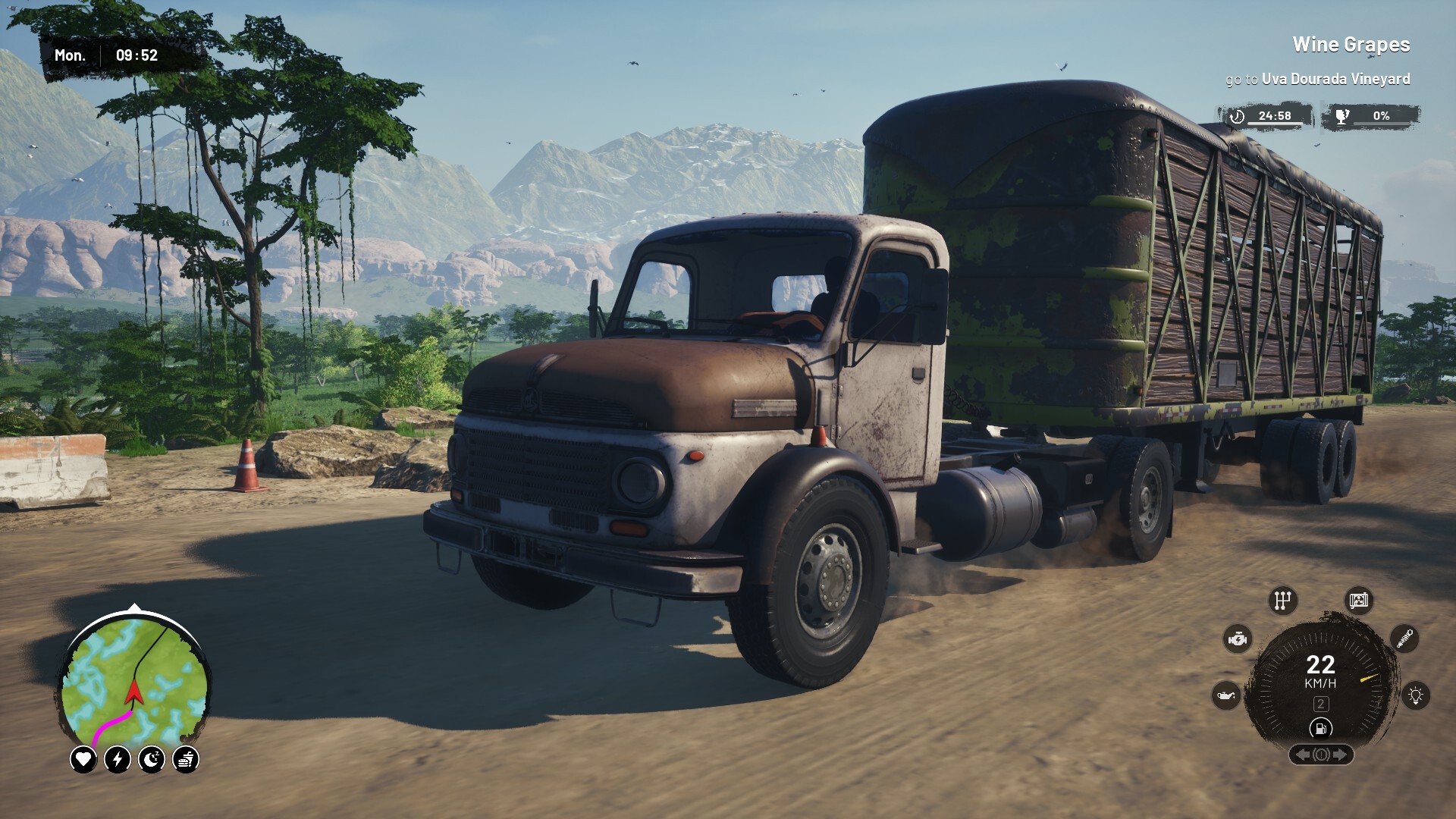This screenshot has width=1456, height=819.
Task: Click the oil can indicator
Action: pos(1225,695)
